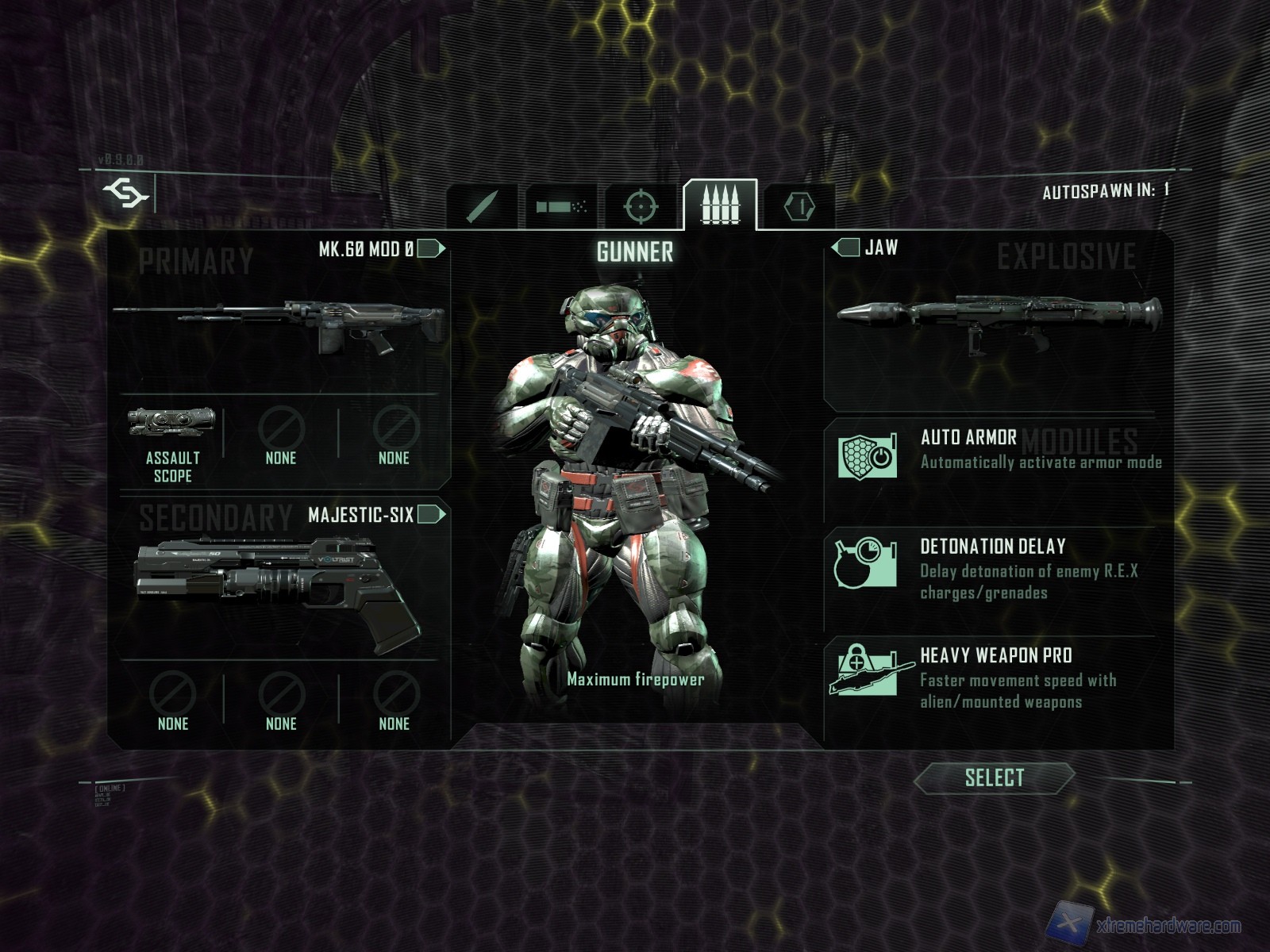1270x952 pixels.
Task: Change explosive using the JAW arrow
Action: click(846, 248)
